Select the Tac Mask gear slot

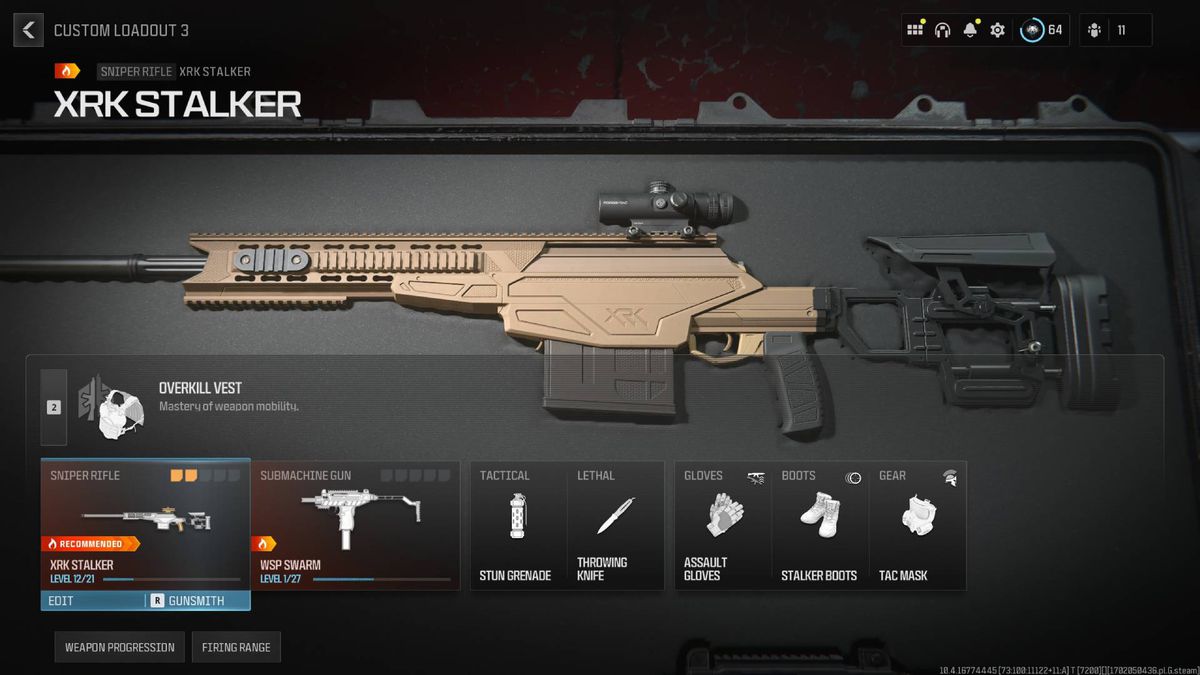coord(917,525)
